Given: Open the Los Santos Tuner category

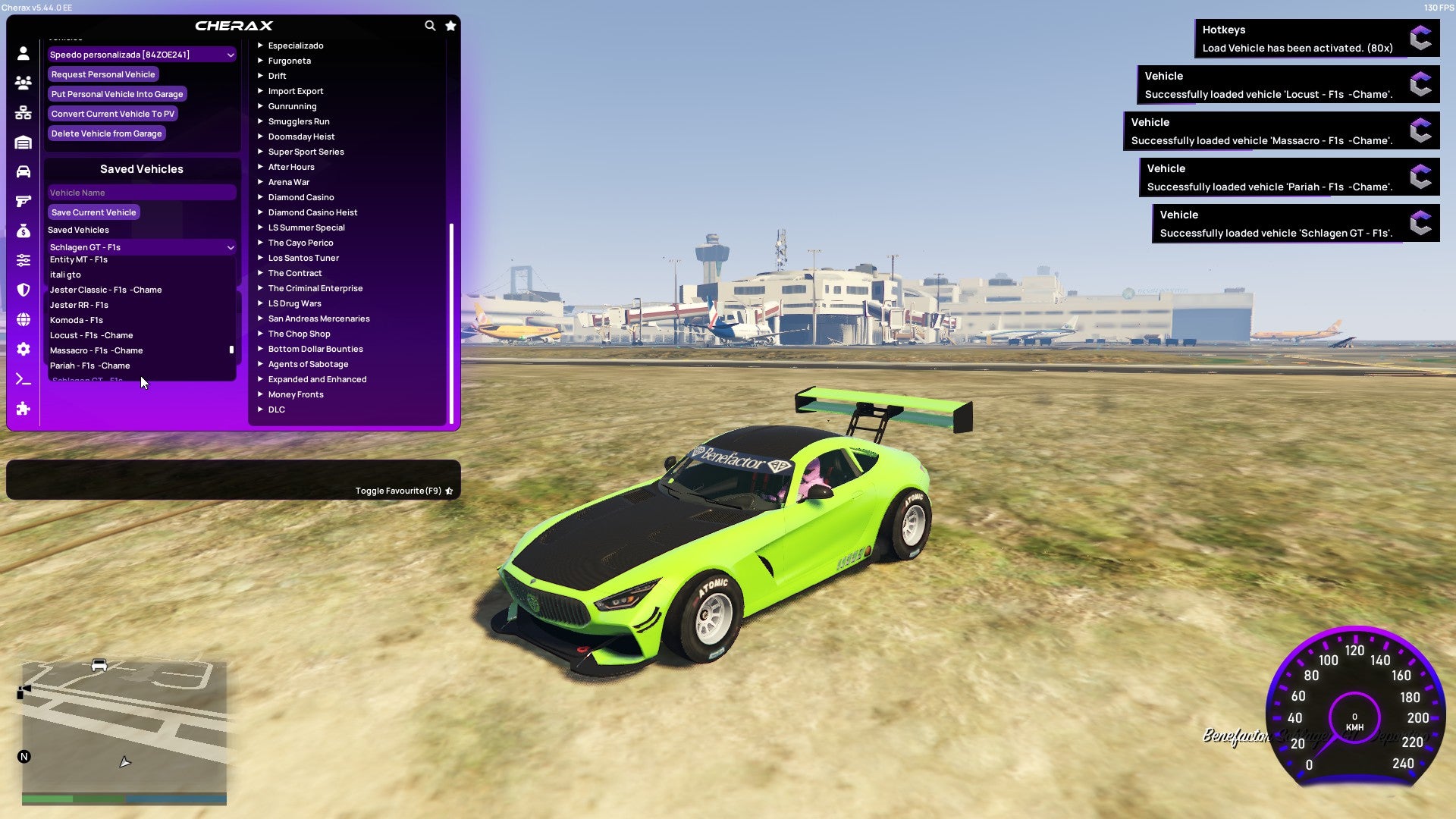Looking at the screenshot, I should pyautogui.click(x=303, y=258).
